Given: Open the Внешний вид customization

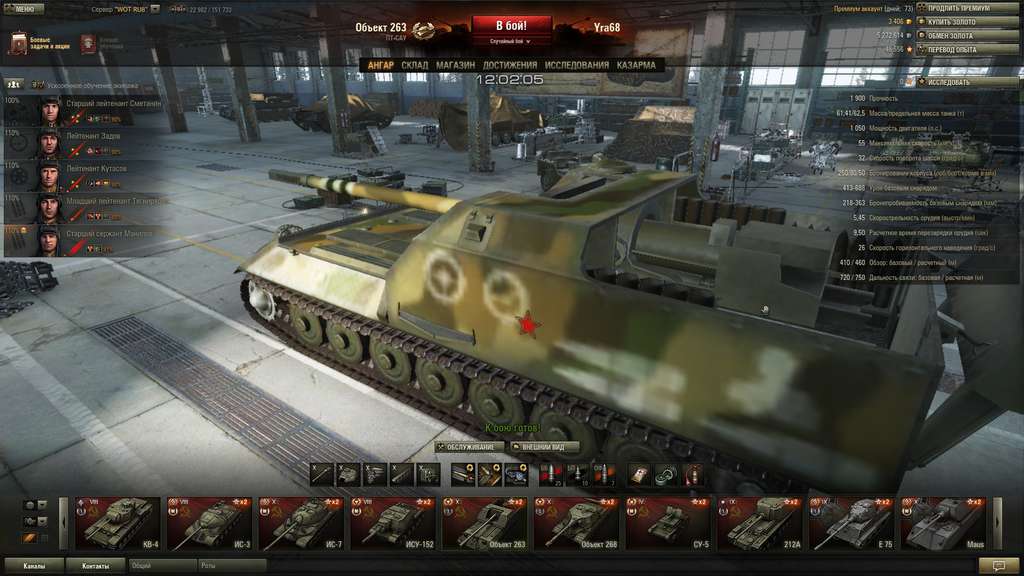Looking at the screenshot, I should (x=545, y=447).
